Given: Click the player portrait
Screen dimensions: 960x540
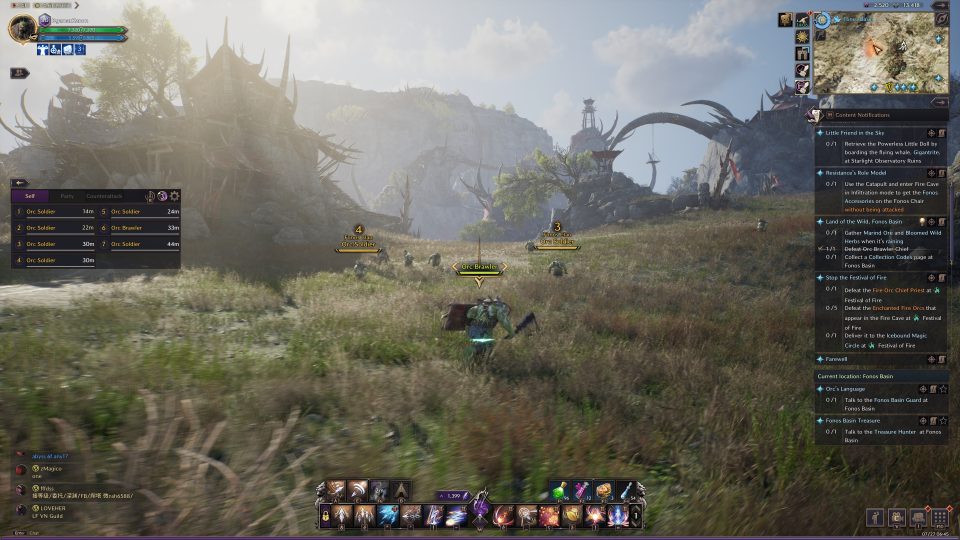Looking at the screenshot, I should pos(21,29).
